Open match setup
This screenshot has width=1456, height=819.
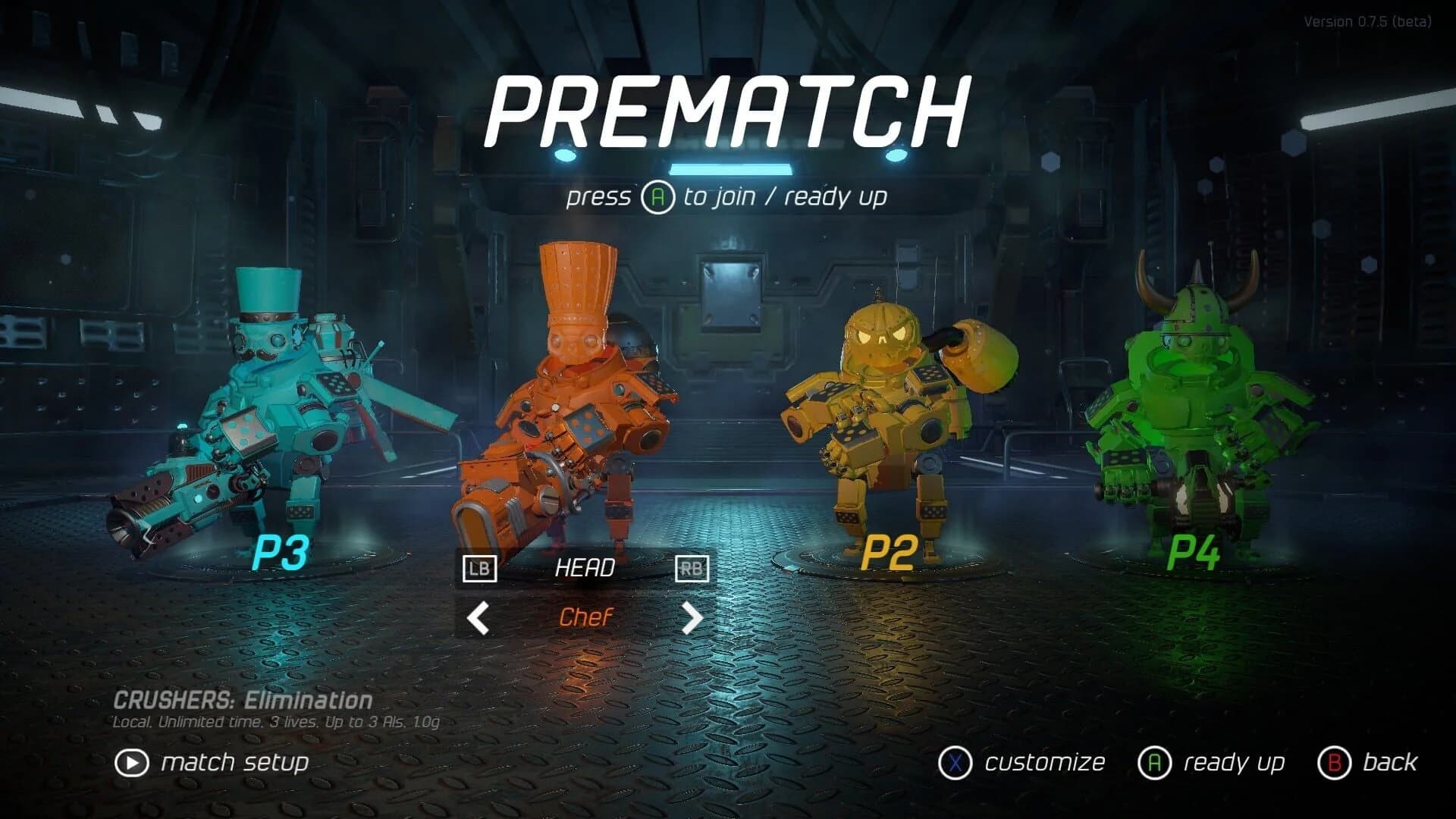[x=234, y=762]
